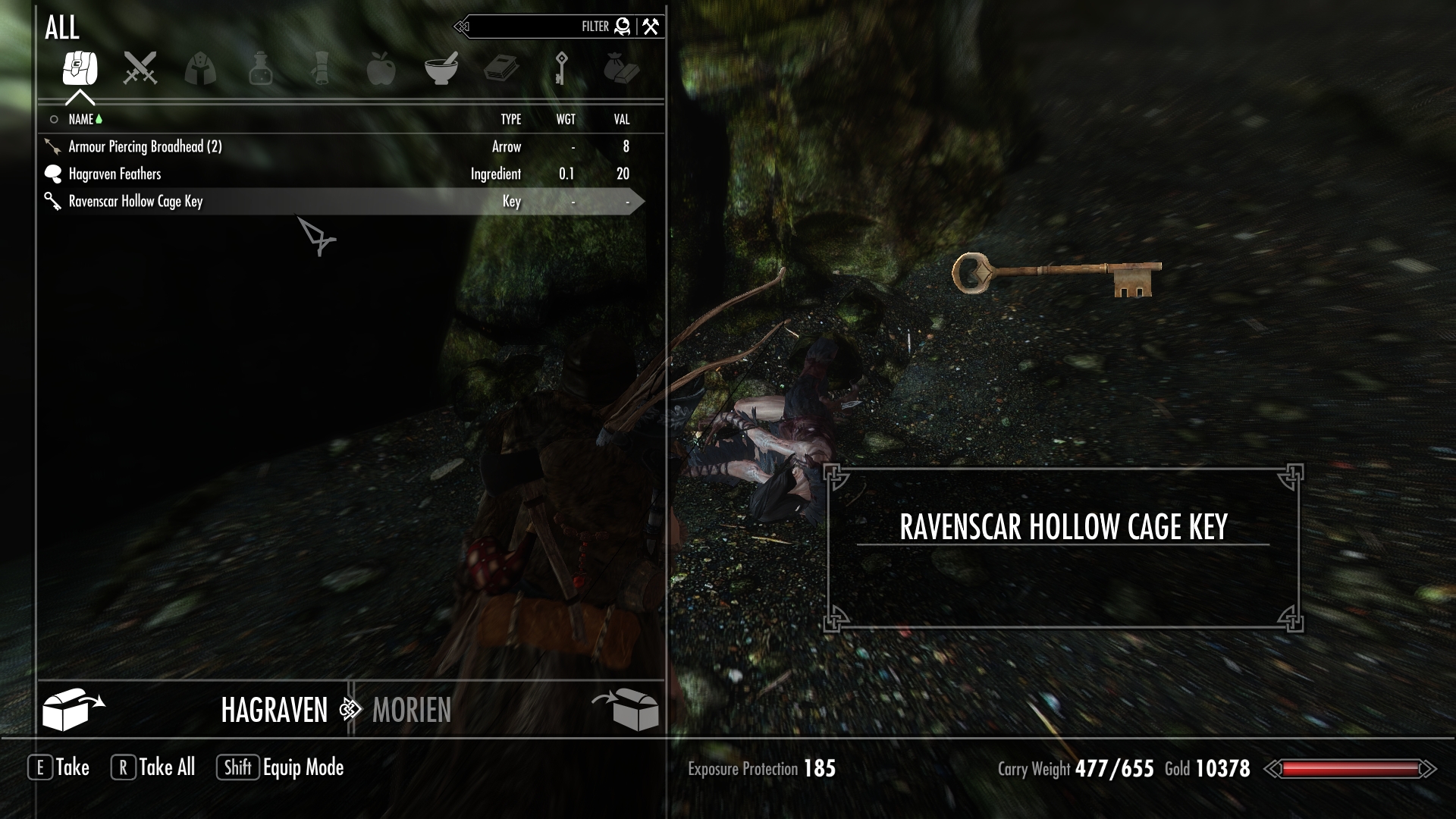
Task: Switch to the scrolls category tab
Action: (x=320, y=68)
